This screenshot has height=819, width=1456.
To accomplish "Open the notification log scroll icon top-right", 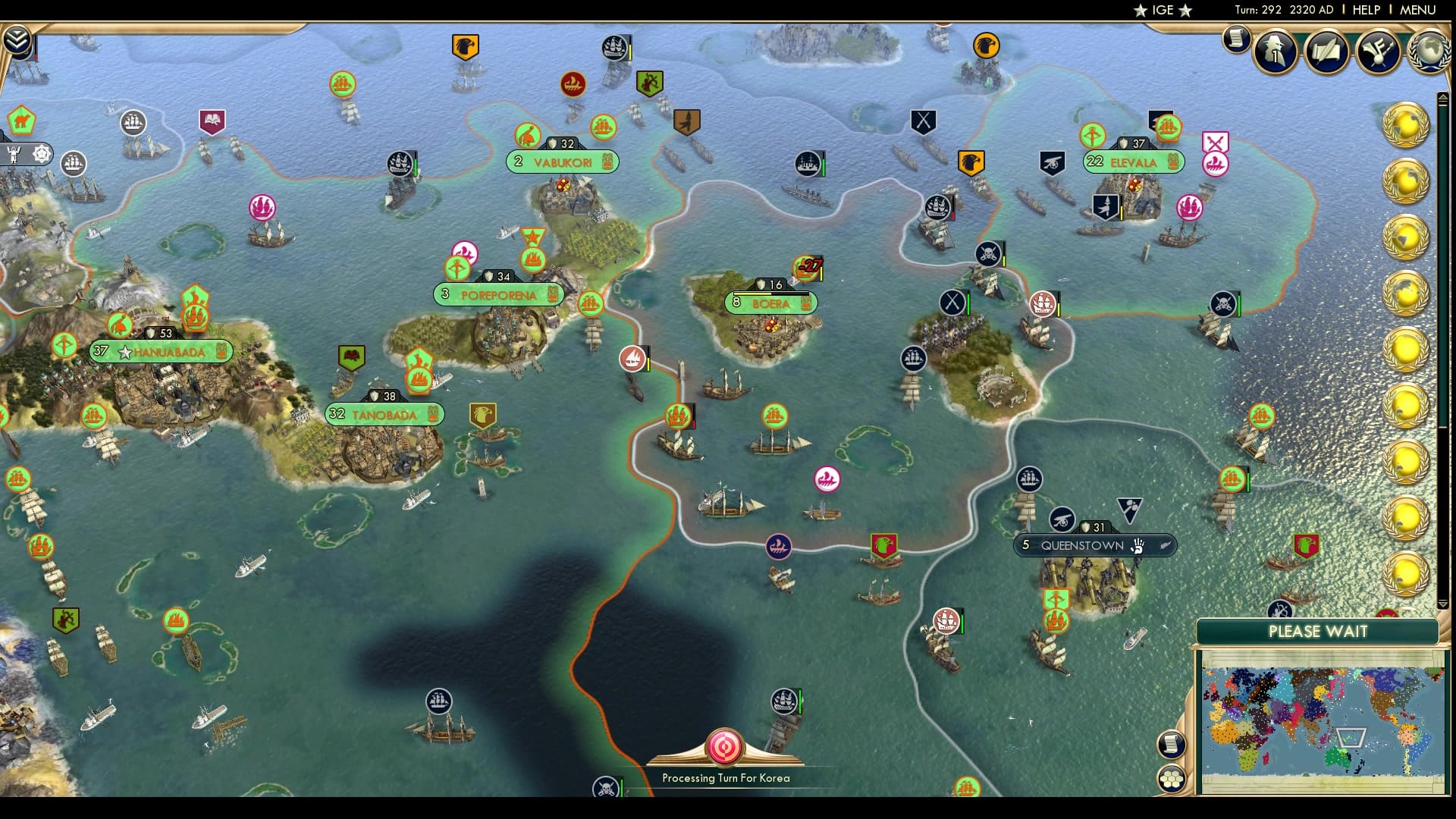I will 1238,40.
